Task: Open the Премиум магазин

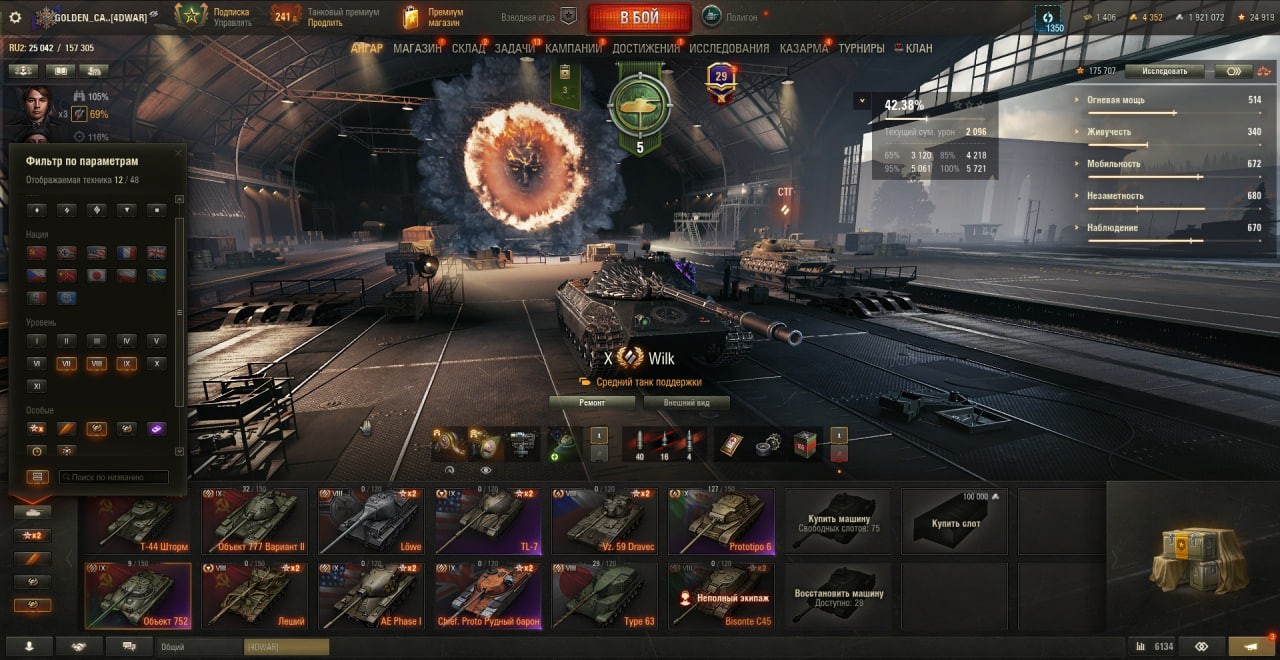Action: [x=433, y=17]
